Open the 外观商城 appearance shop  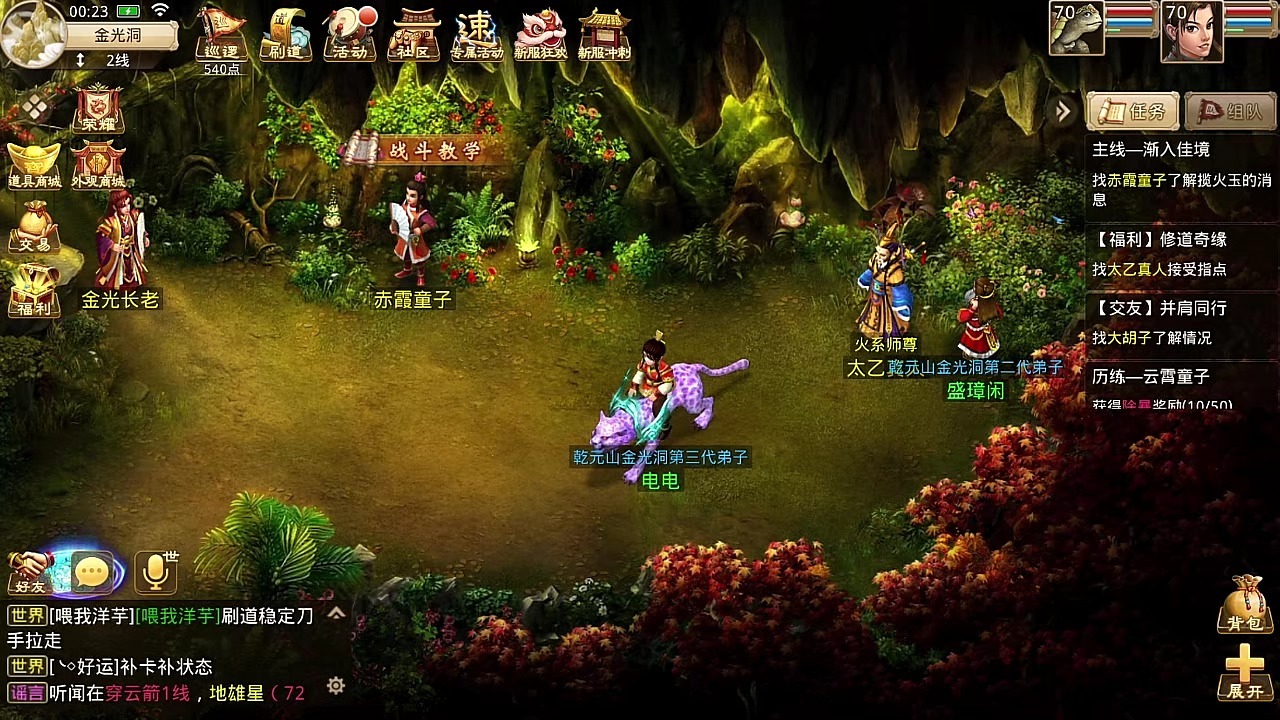pyautogui.click(x=98, y=165)
